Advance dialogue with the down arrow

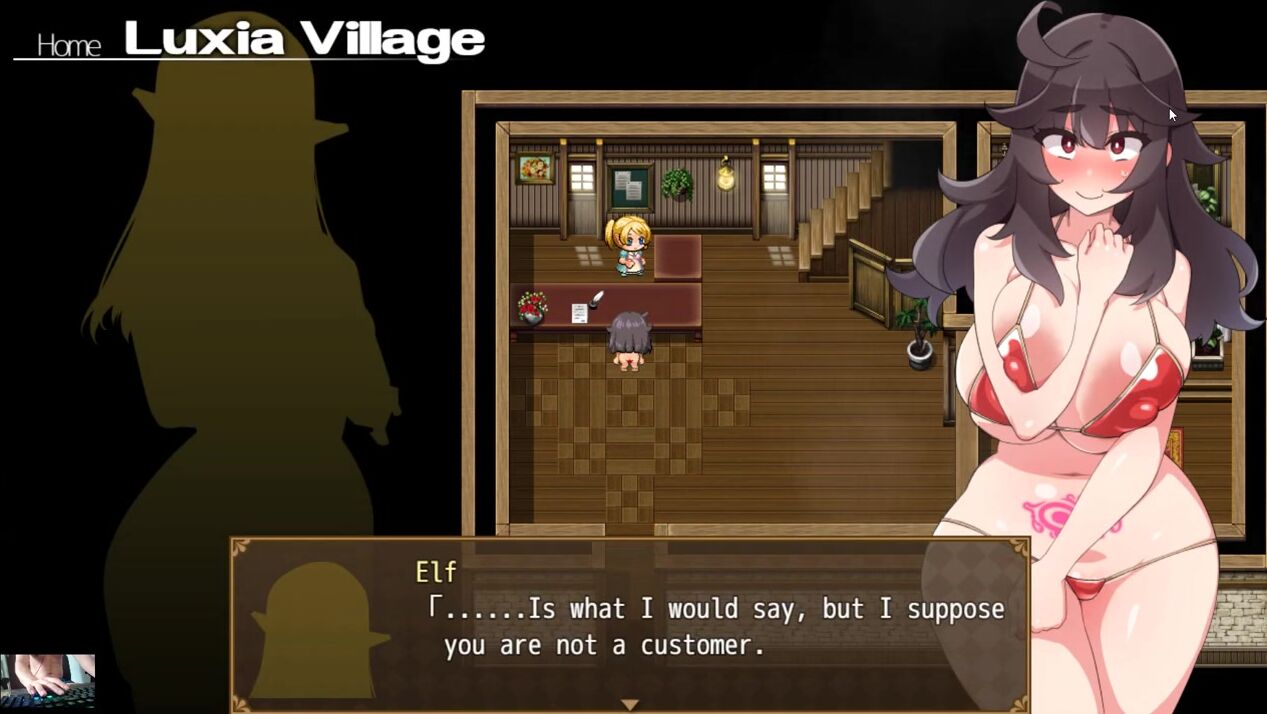tap(629, 704)
